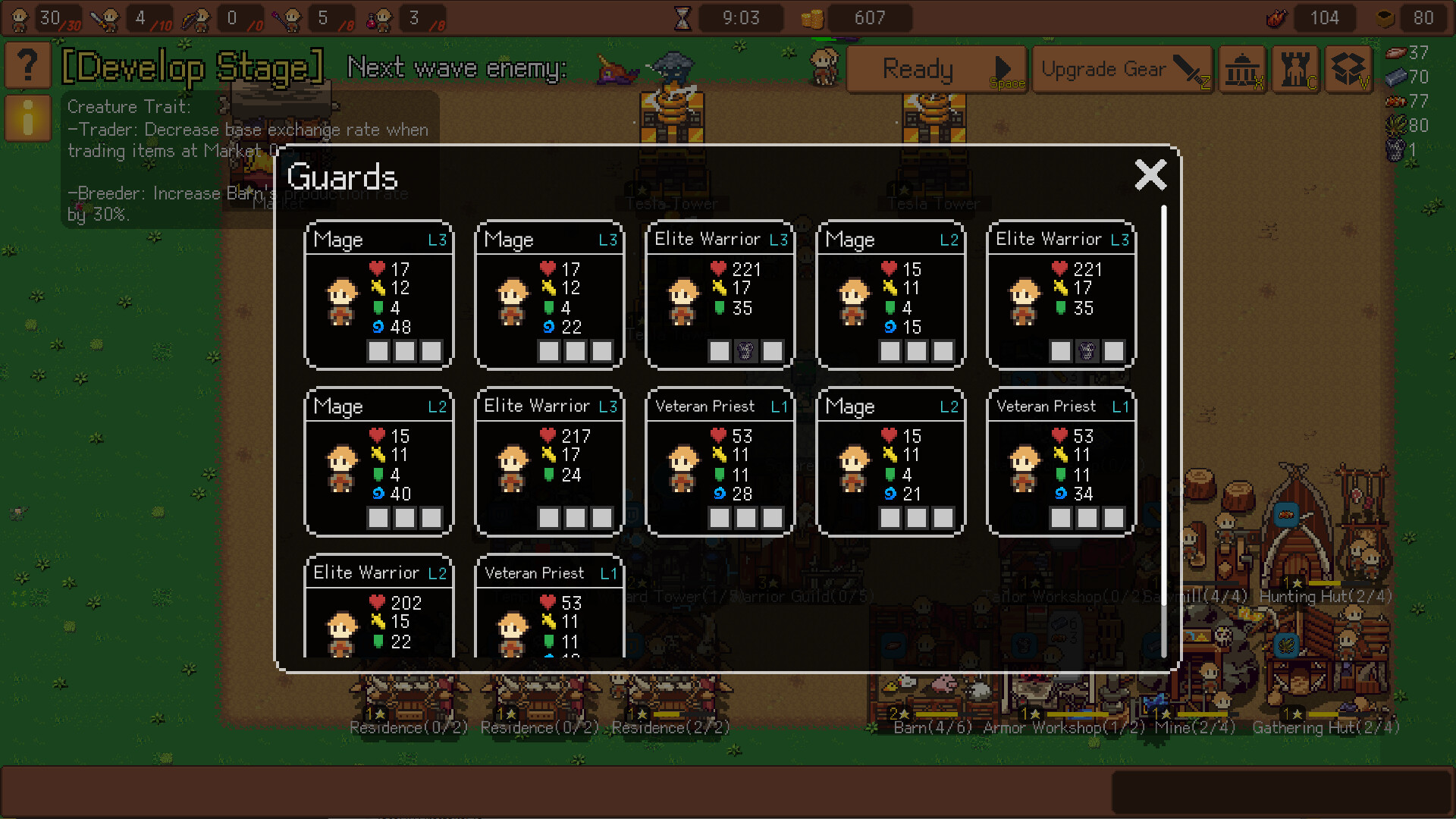Pick the L2 Mage with 40 mana
The height and width of the screenshot is (819, 1456).
click(378, 462)
